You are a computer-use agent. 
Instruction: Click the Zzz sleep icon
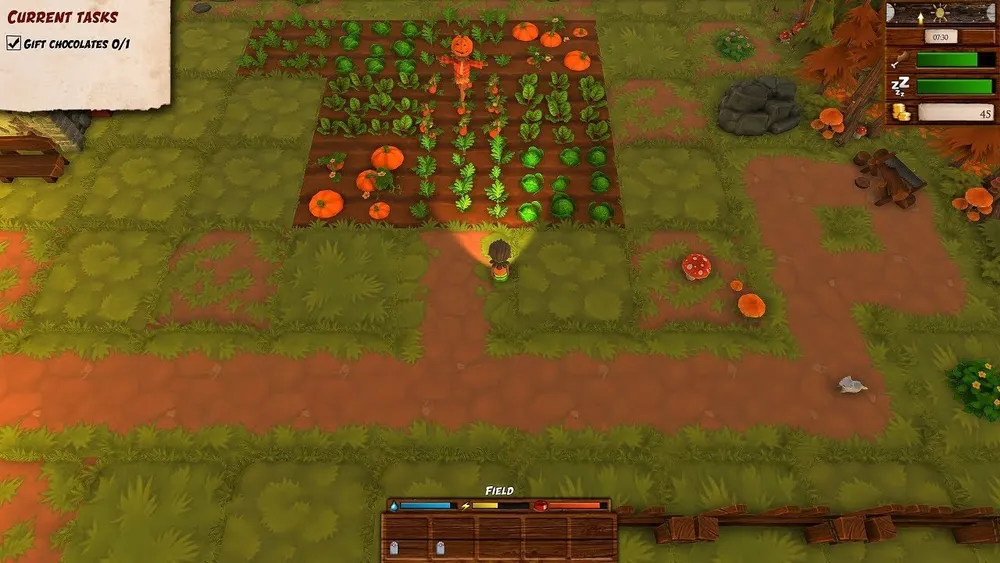(x=900, y=87)
